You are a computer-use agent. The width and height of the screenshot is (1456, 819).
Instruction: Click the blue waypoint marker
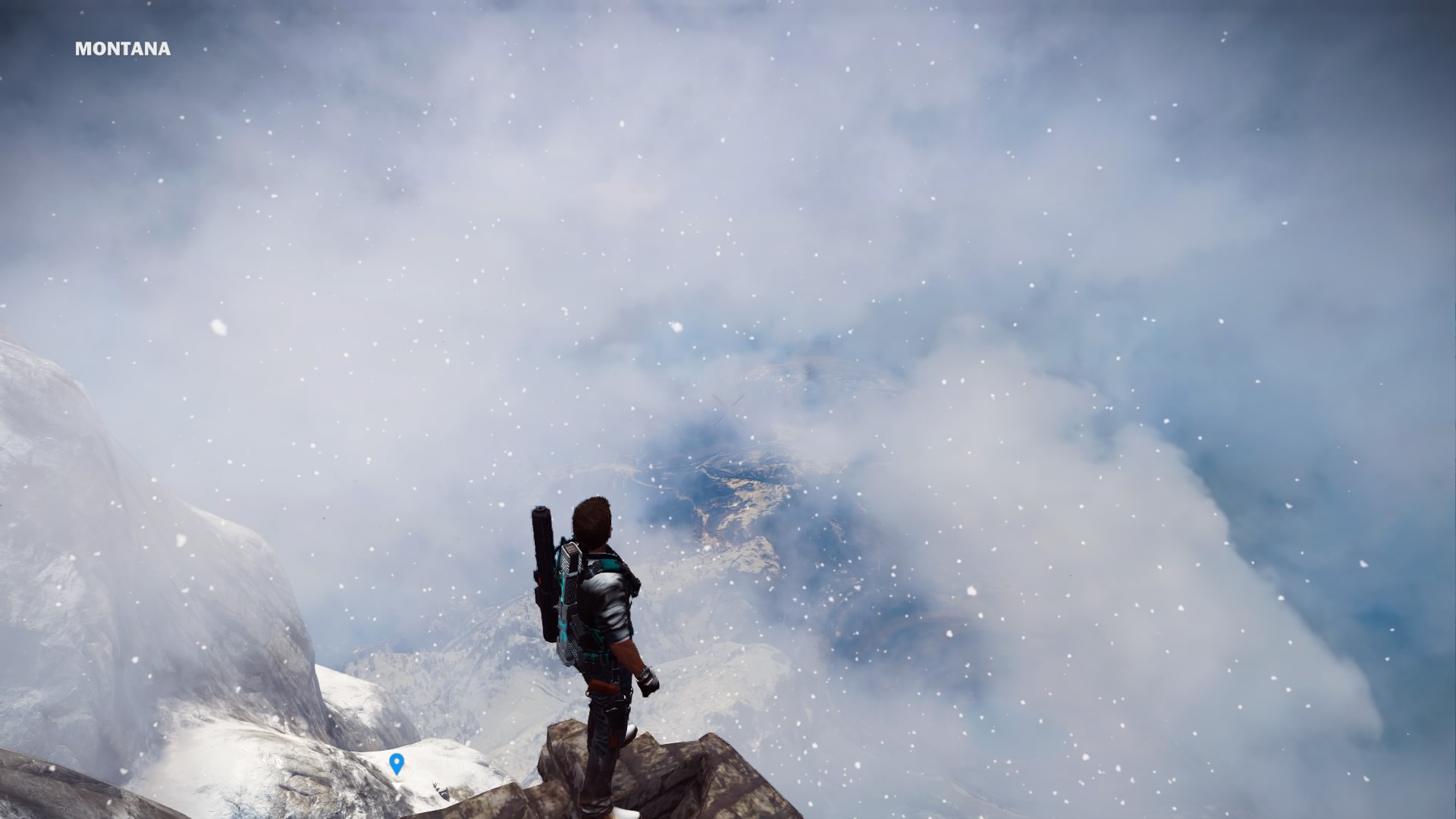tap(396, 763)
